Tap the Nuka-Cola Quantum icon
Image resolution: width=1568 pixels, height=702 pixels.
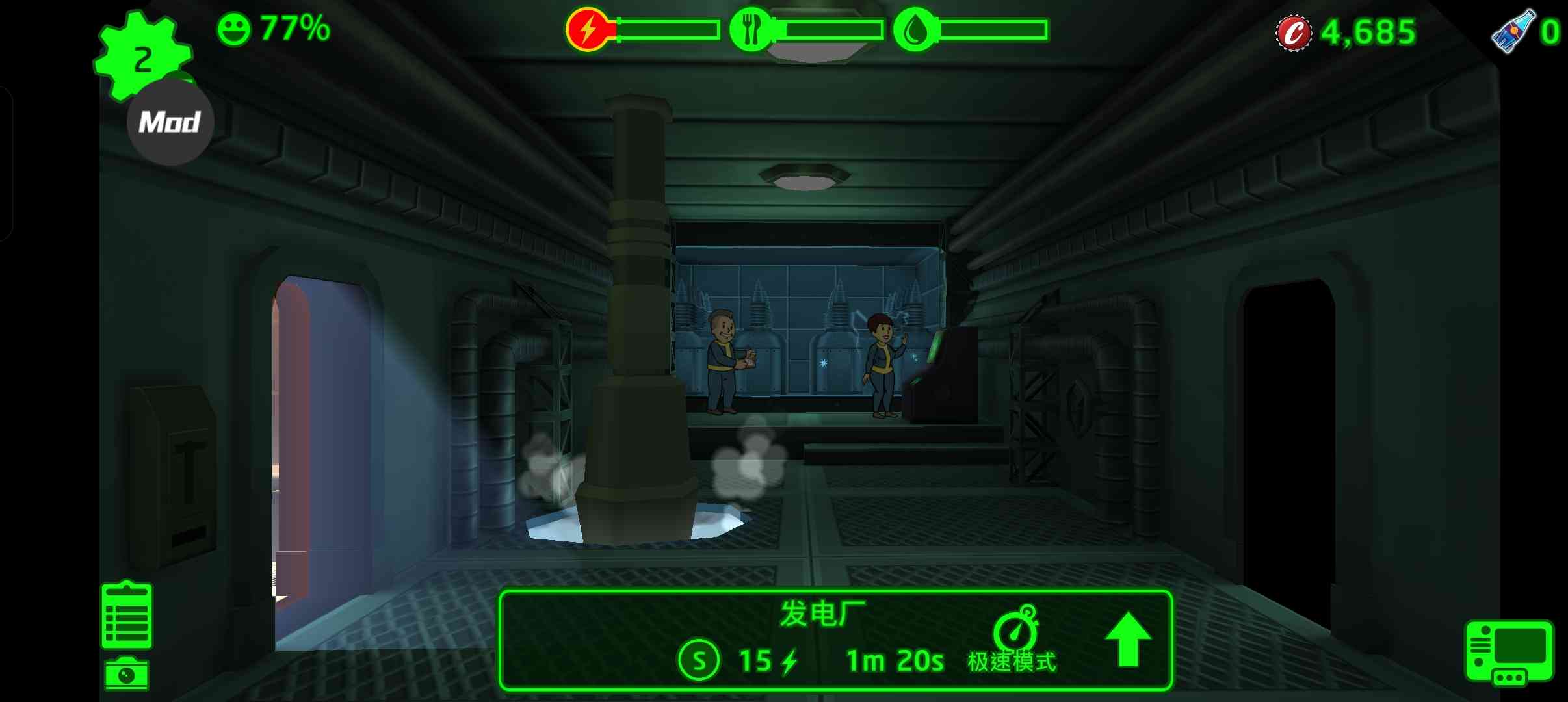1513,31
